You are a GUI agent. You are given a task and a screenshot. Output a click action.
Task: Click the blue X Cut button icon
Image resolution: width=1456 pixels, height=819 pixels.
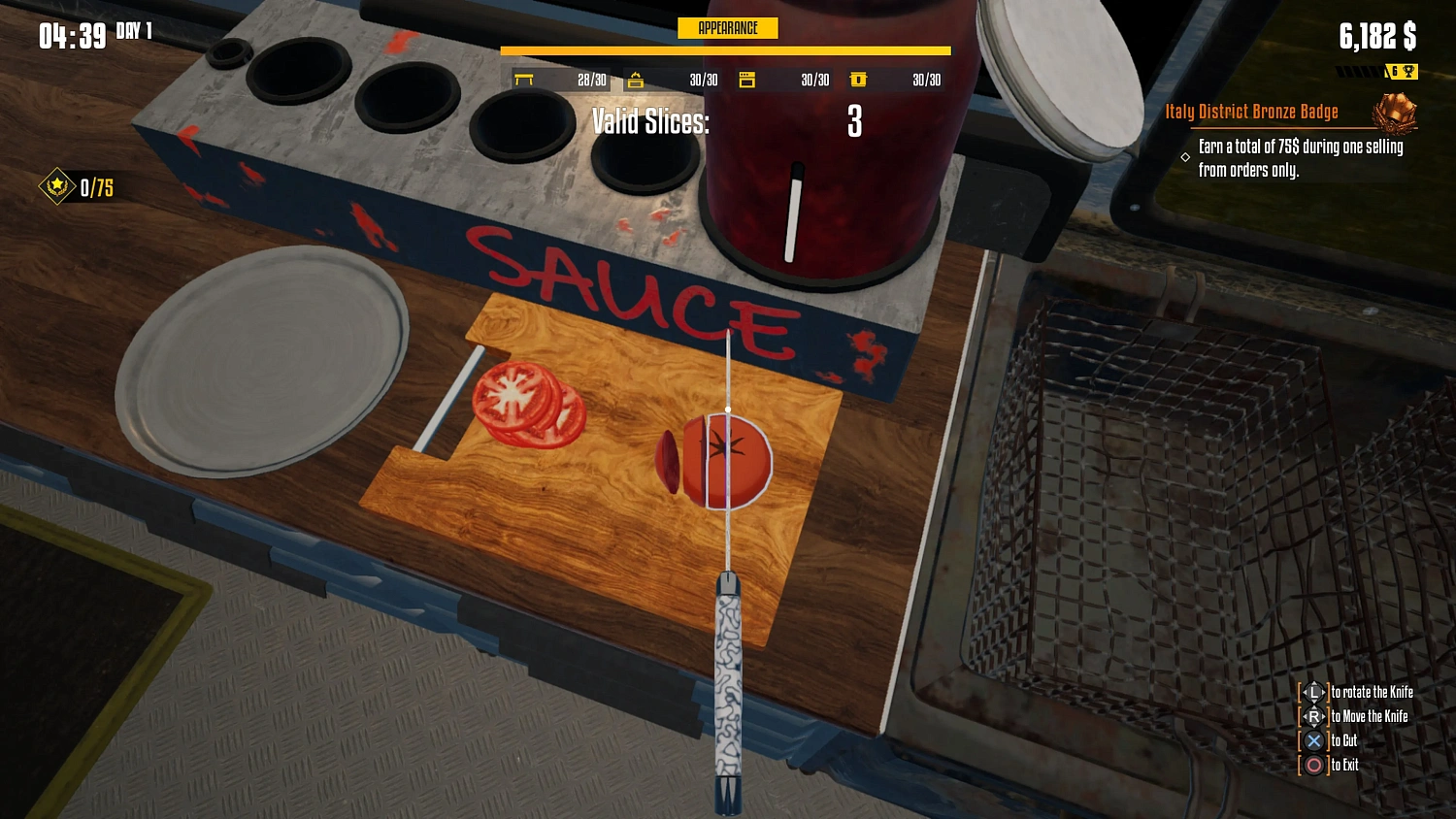tap(1314, 740)
